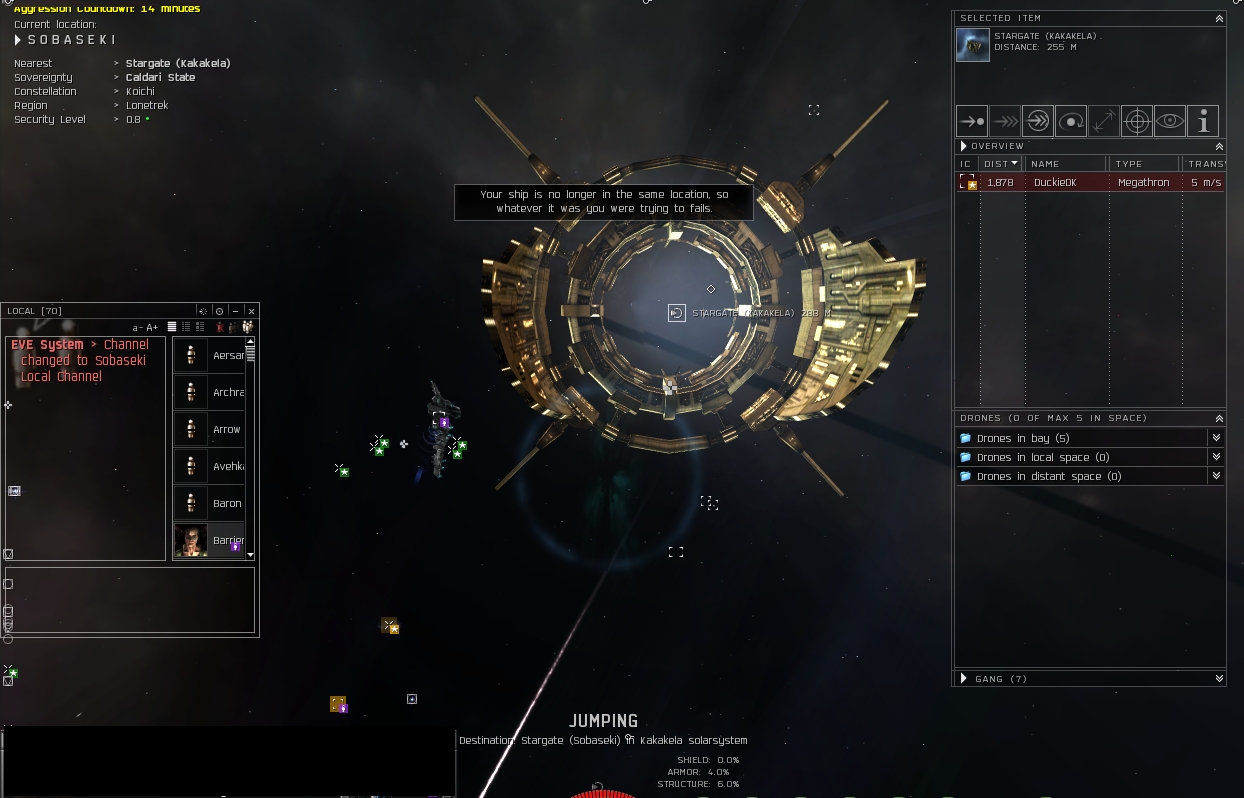Show info for the selected stargate

coord(1203,121)
